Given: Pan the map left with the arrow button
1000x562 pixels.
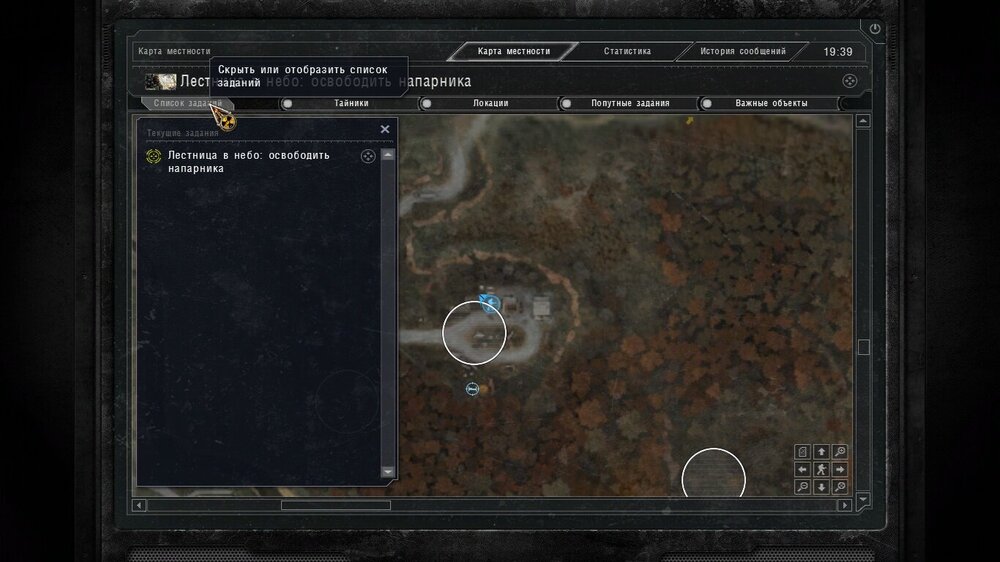Looking at the screenshot, I should point(803,469).
